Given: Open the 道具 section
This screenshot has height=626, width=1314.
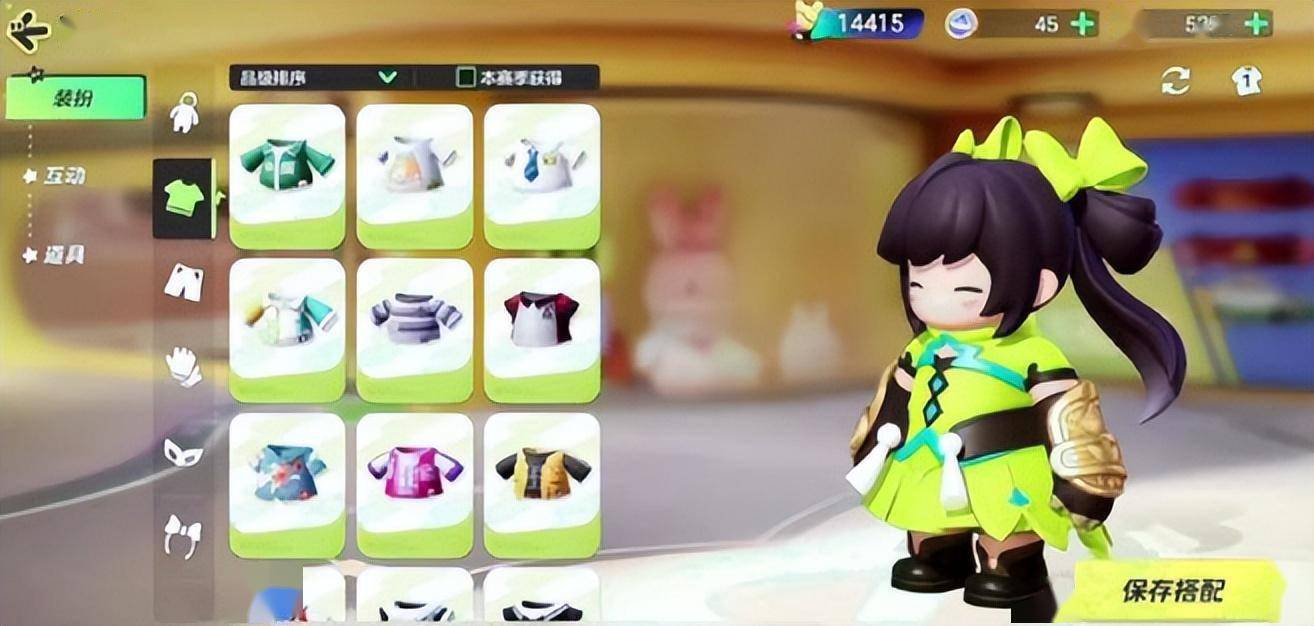Looking at the screenshot, I should click(63, 255).
